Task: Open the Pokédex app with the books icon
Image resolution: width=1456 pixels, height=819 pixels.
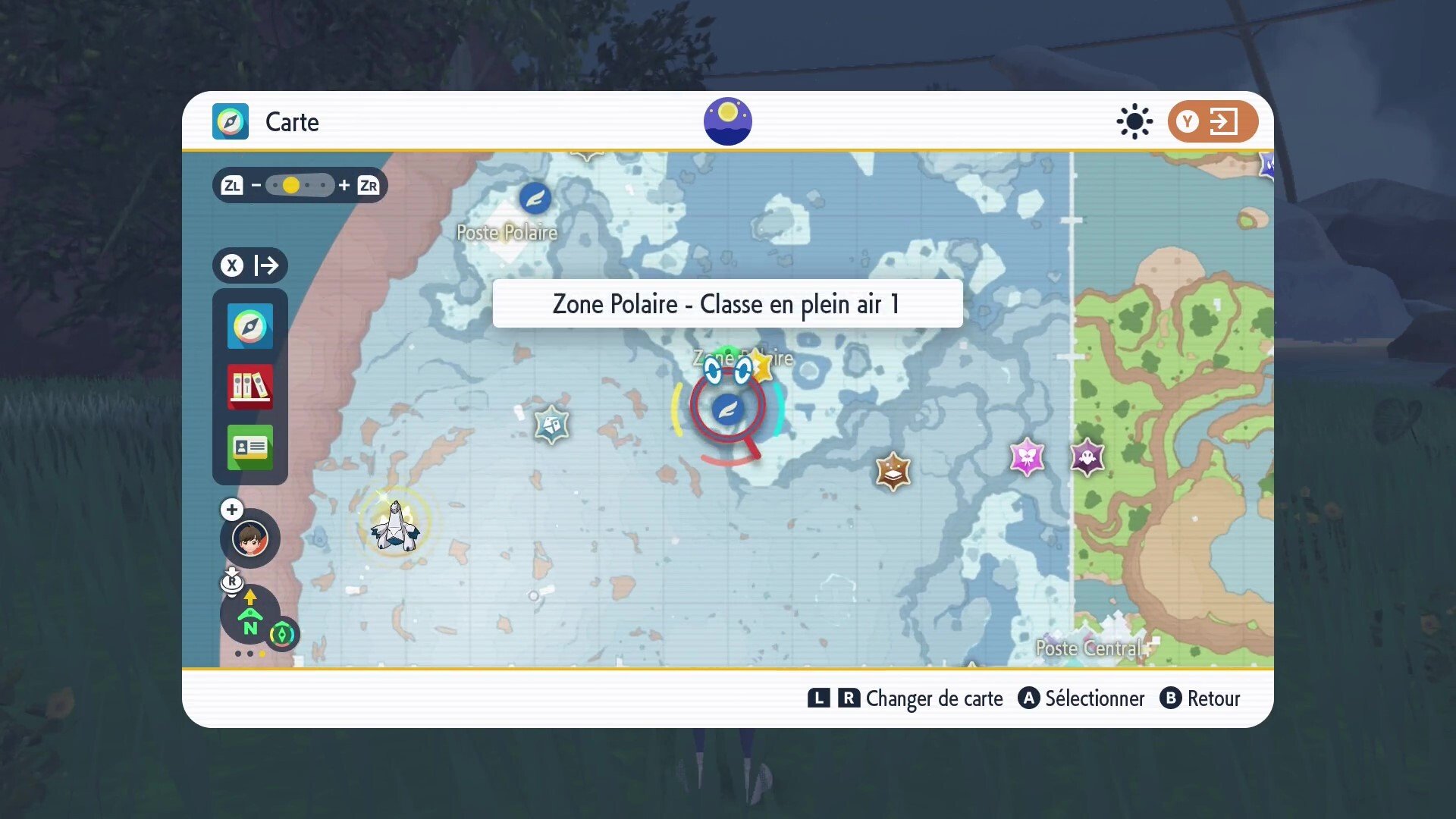Action: pyautogui.click(x=249, y=387)
